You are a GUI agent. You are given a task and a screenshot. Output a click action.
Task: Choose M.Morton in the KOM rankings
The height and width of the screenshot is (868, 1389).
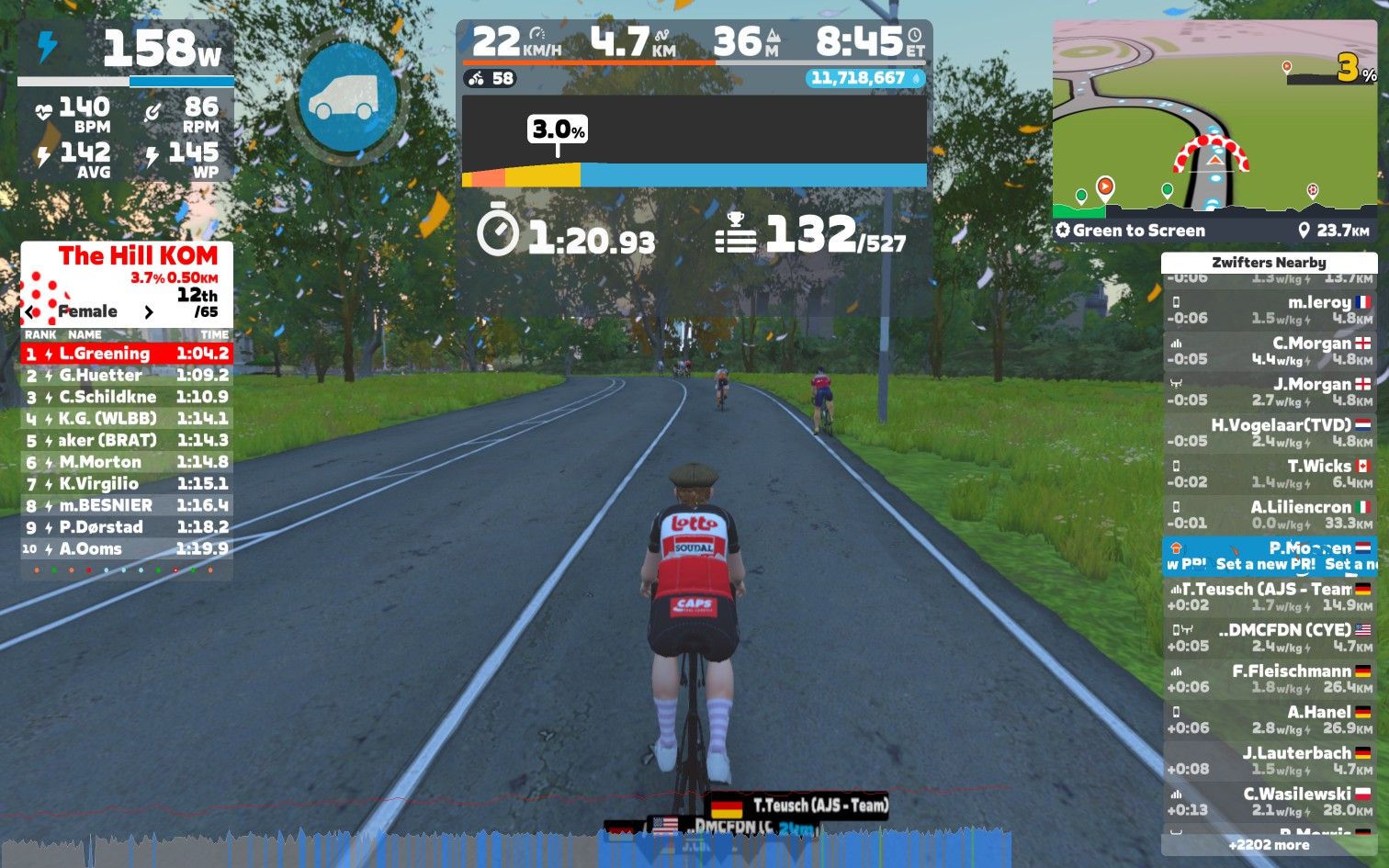click(127, 462)
